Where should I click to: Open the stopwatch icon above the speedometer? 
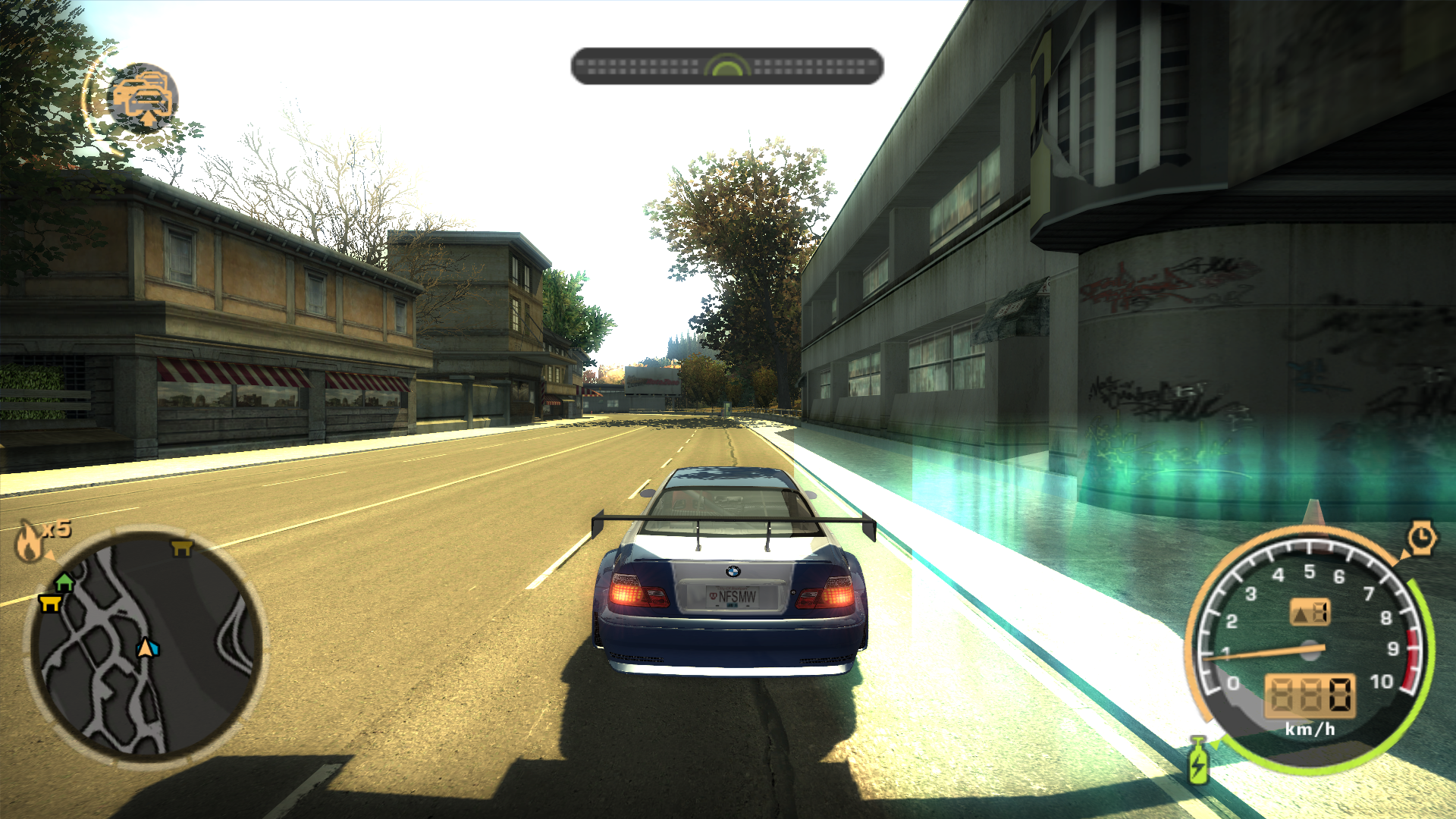pos(1421,536)
